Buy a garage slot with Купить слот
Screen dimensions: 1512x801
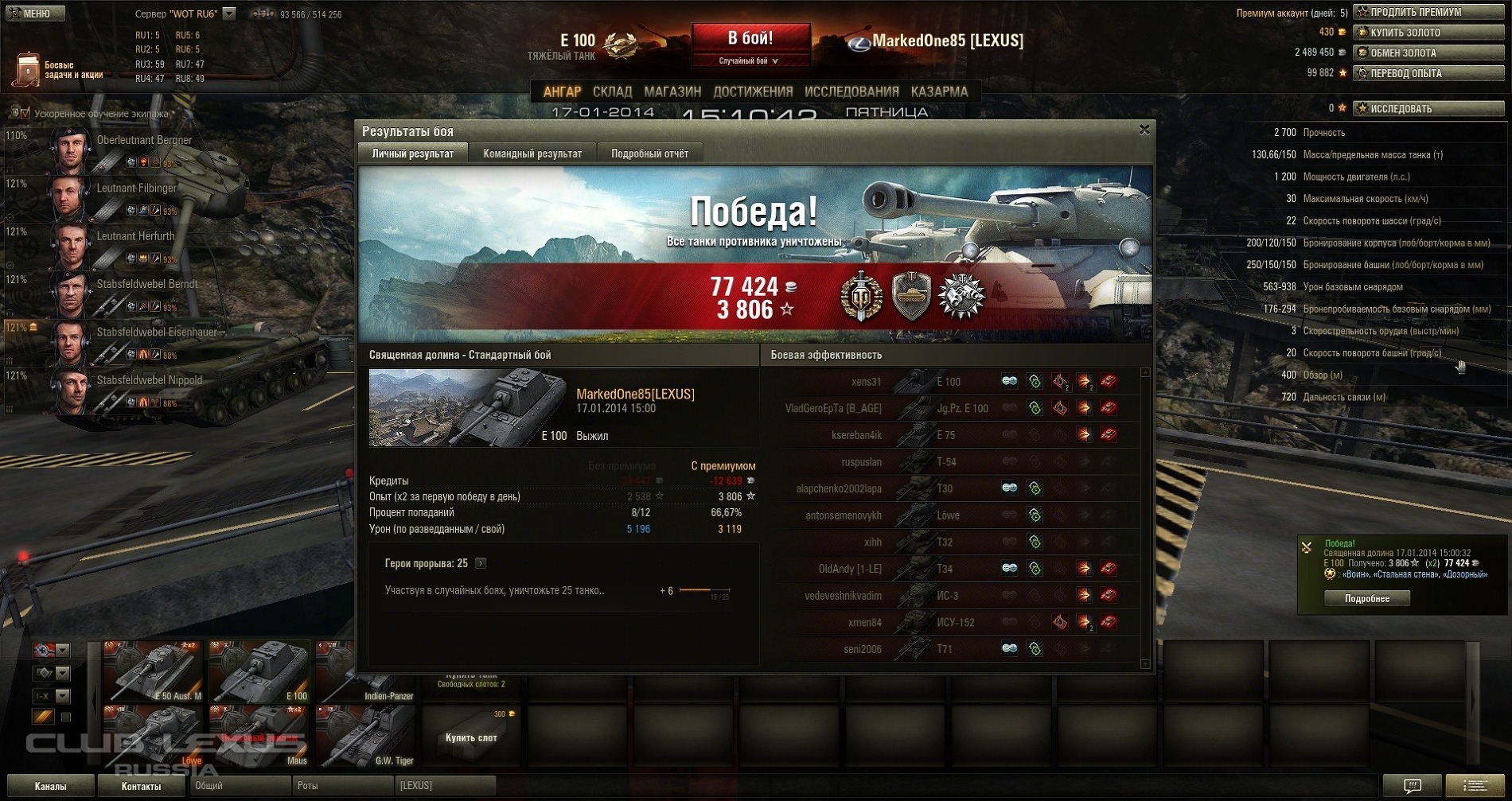tap(471, 737)
